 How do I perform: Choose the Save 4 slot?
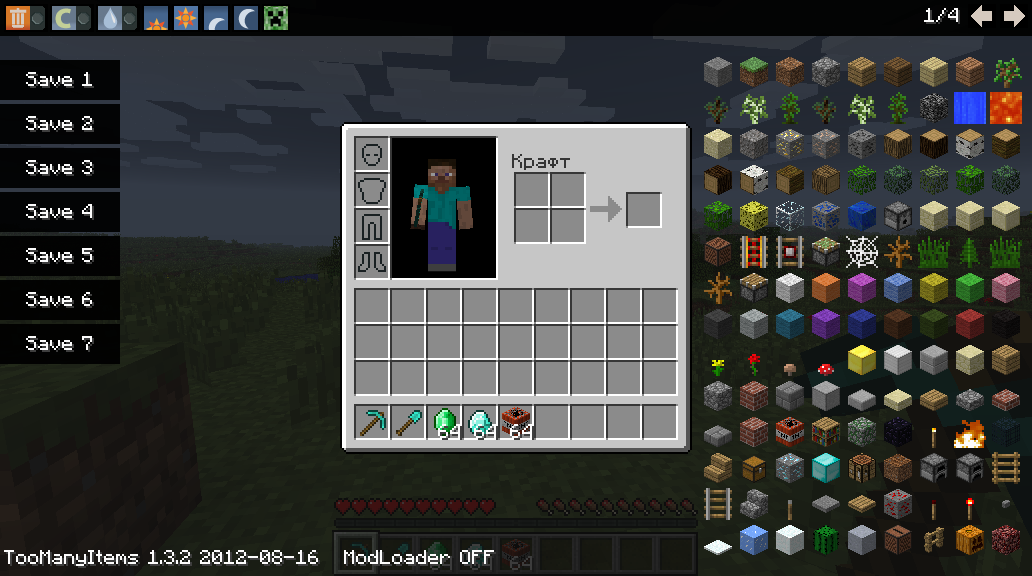[x=59, y=212]
